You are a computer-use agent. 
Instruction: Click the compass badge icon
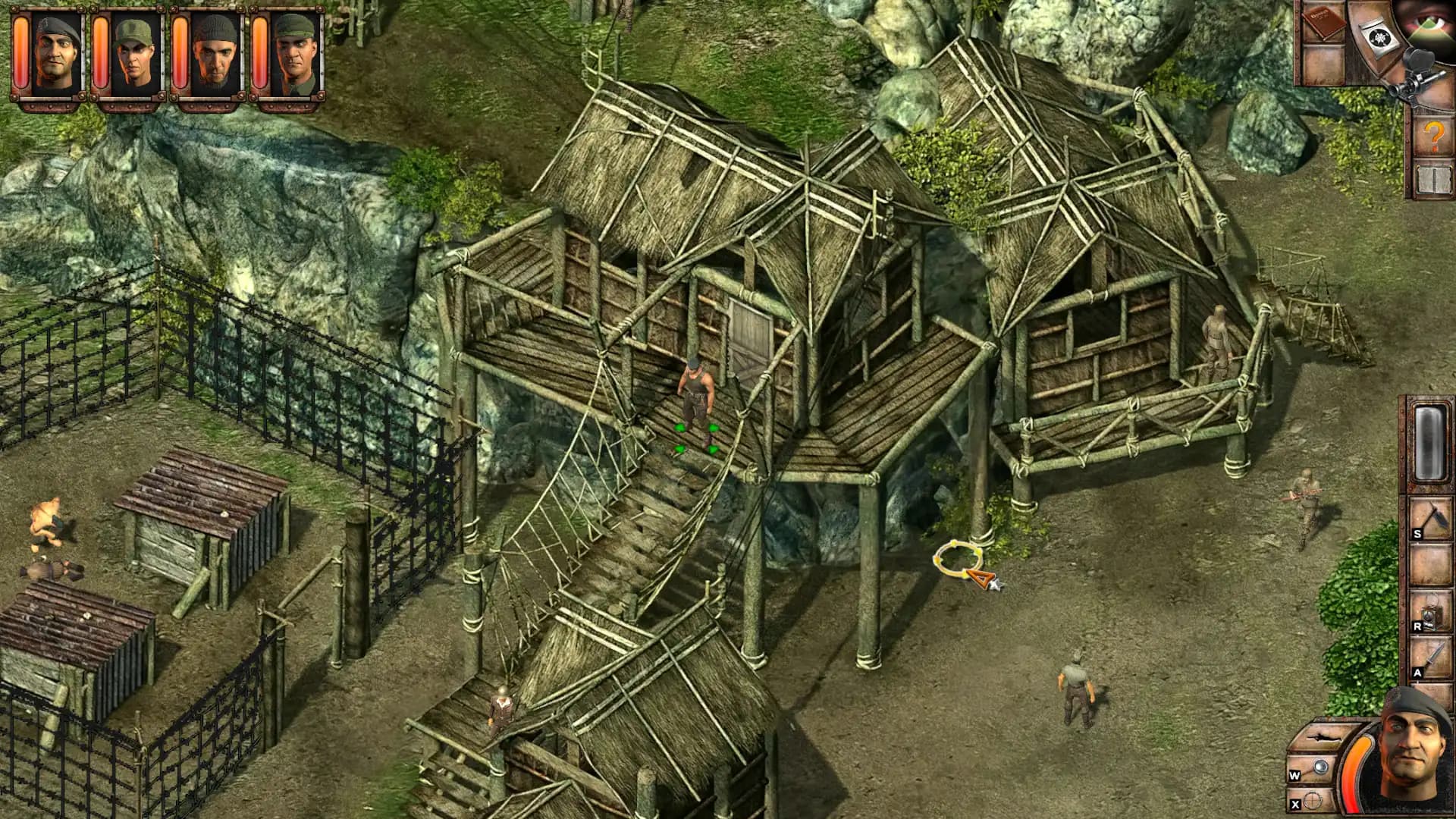tap(1379, 39)
